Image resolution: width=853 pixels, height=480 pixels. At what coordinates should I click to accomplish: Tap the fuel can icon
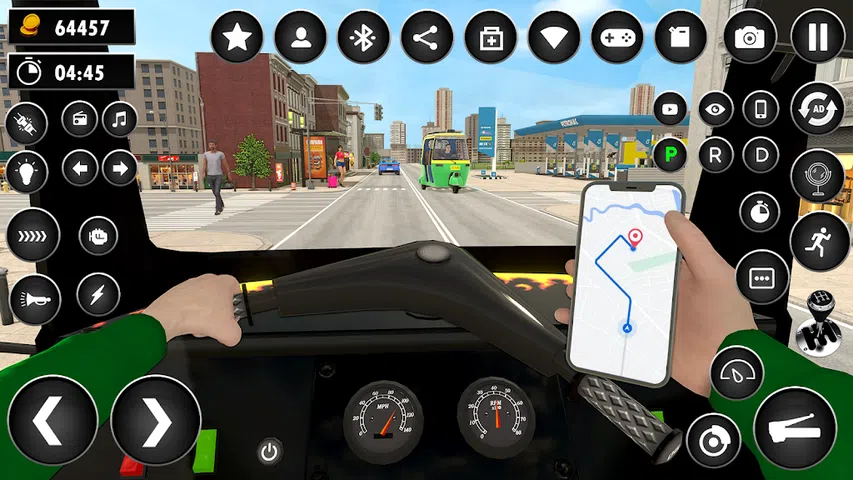680,37
